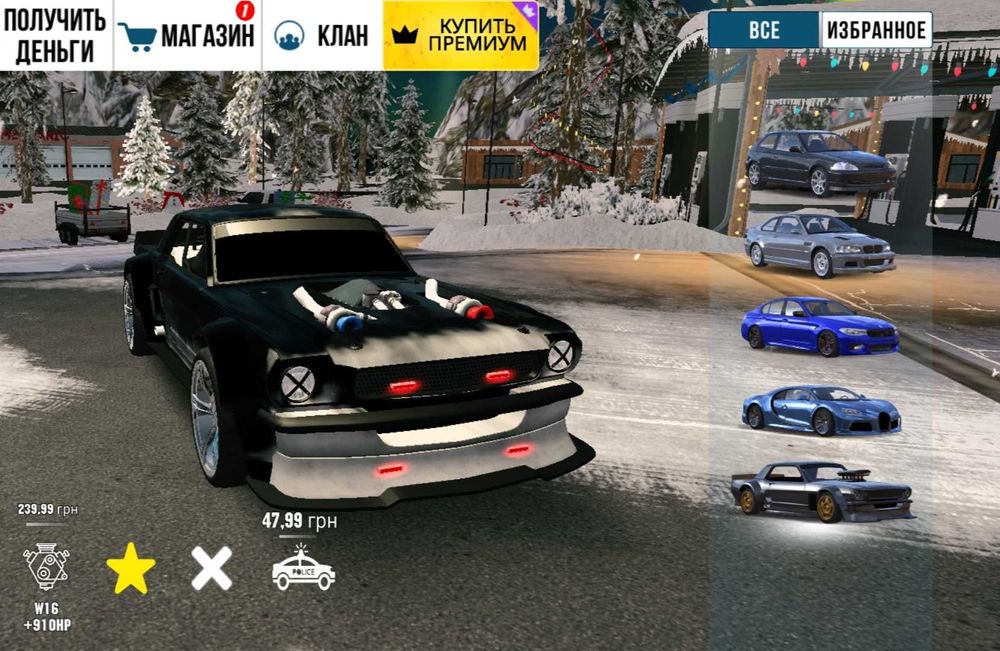Switch to the ИЗБРАННОЕ tab

[x=876, y=31]
